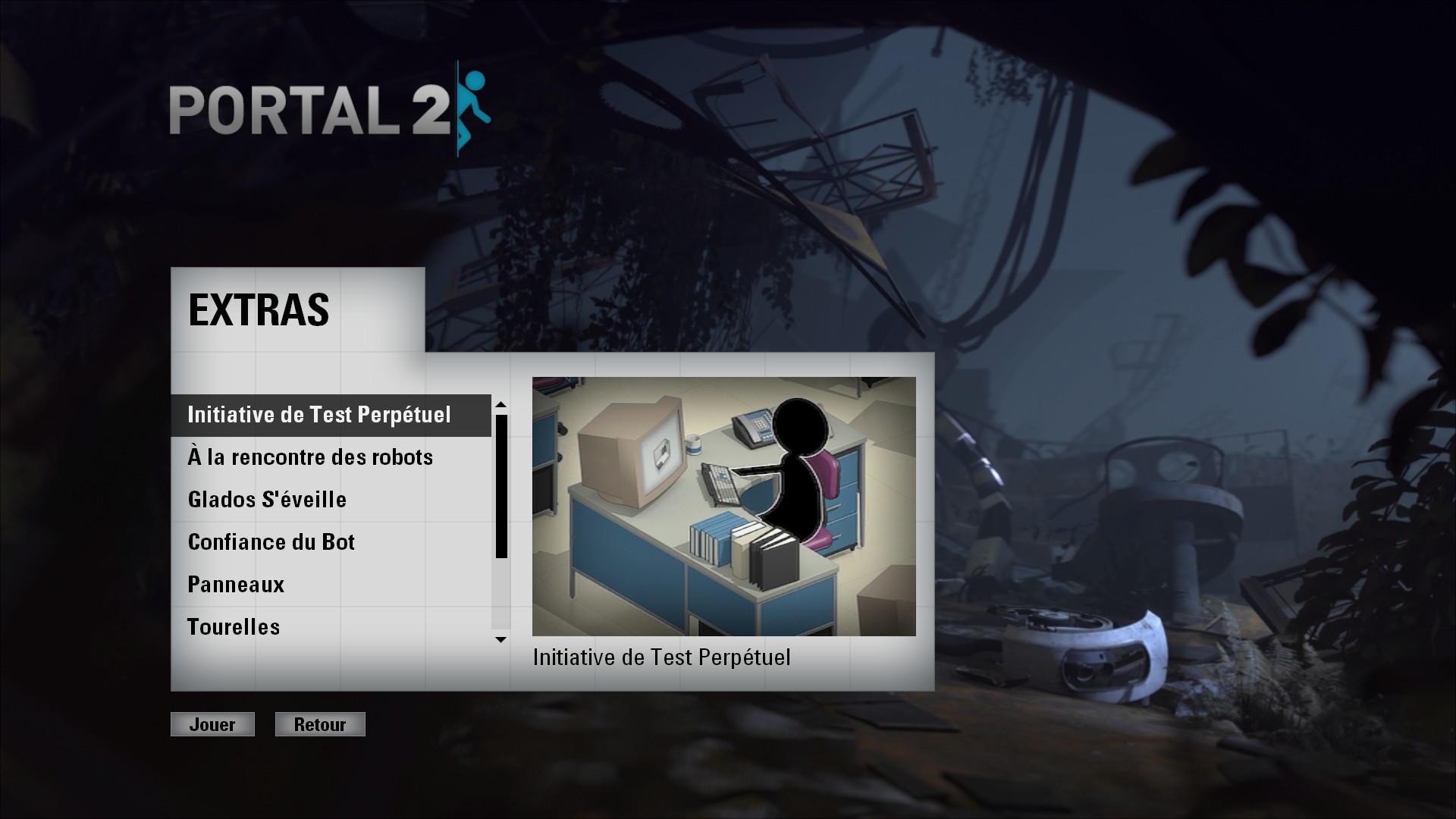Click the office worker preview thumbnail
Image resolution: width=1456 pixels, height=819 pixels.
[723, 506]
